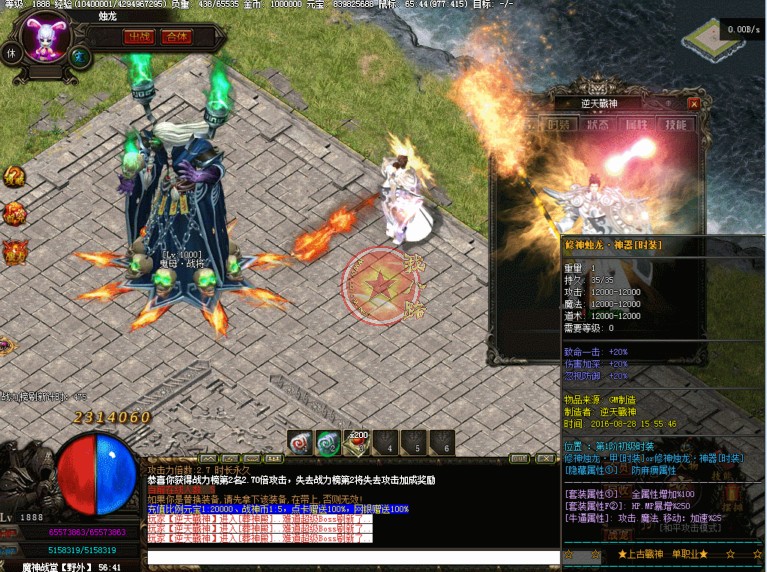This screenshot has height=572, width=767.
Task: Use the red swirl hotbar item
Action: pyautogui.click(x=300, y=442)
